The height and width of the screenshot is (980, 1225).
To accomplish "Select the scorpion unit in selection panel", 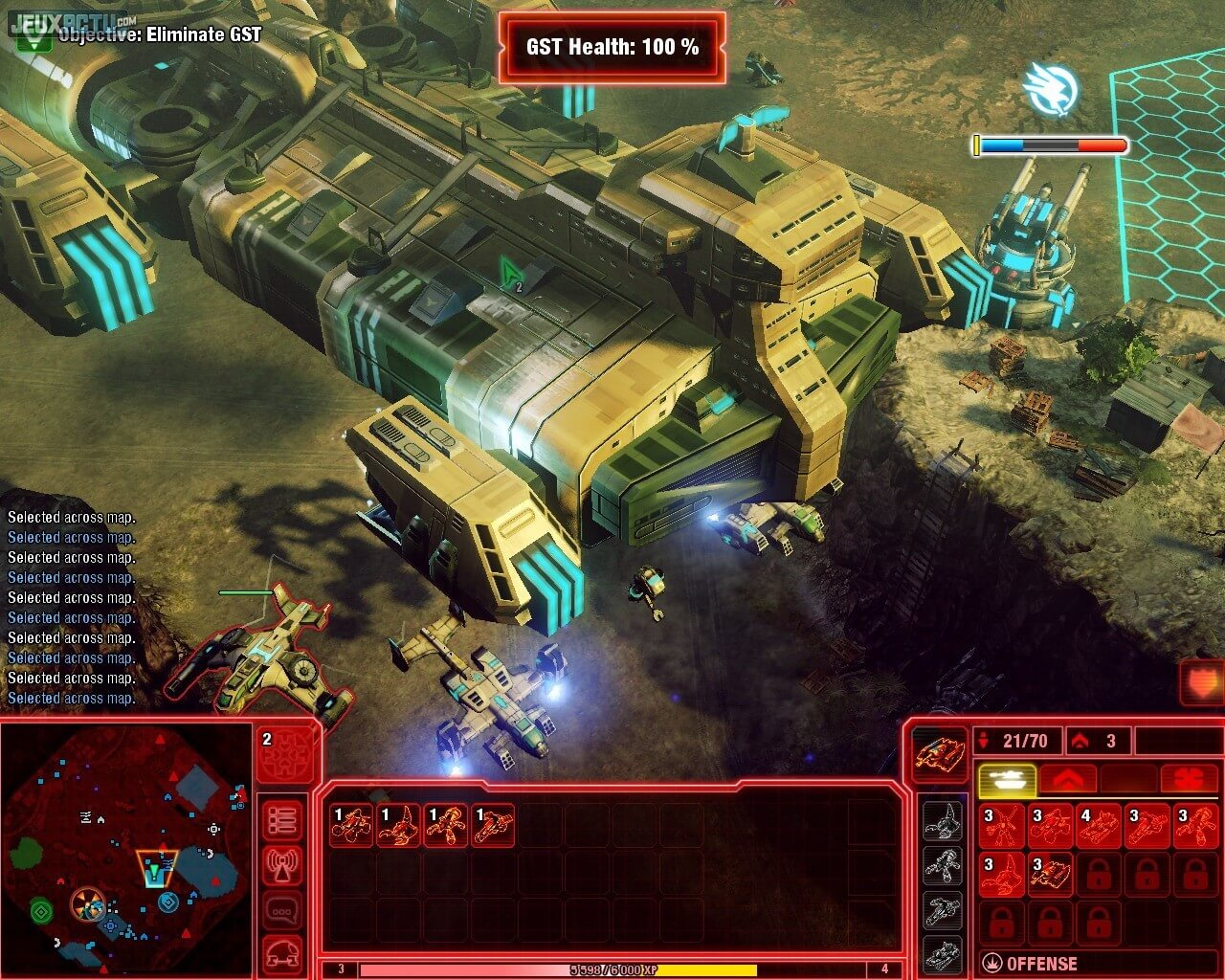I will pyautogui.click(x=398, y=825).
